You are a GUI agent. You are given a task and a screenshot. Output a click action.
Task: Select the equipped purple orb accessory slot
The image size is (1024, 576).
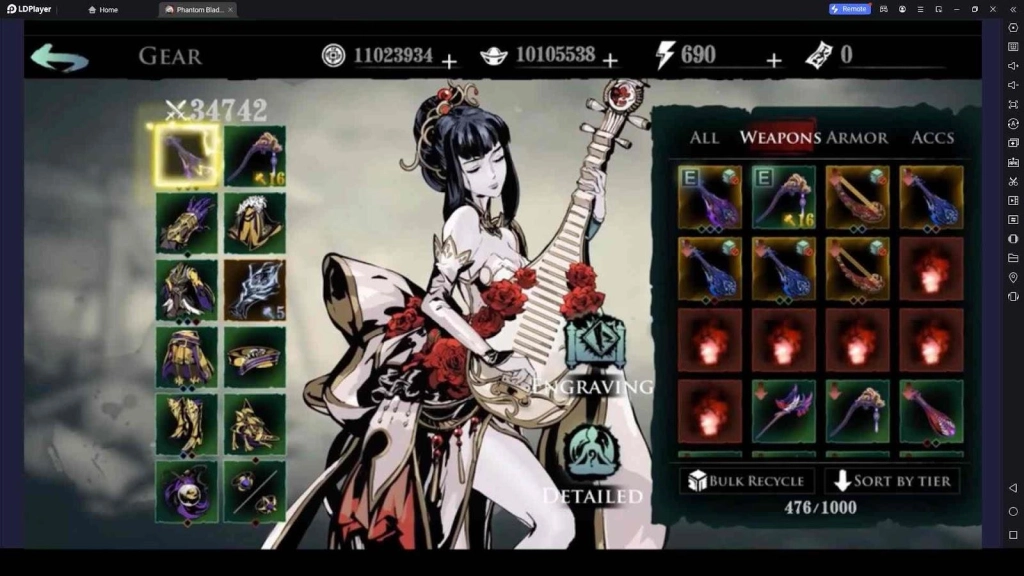pyautogui.click(x=186, y=492)
